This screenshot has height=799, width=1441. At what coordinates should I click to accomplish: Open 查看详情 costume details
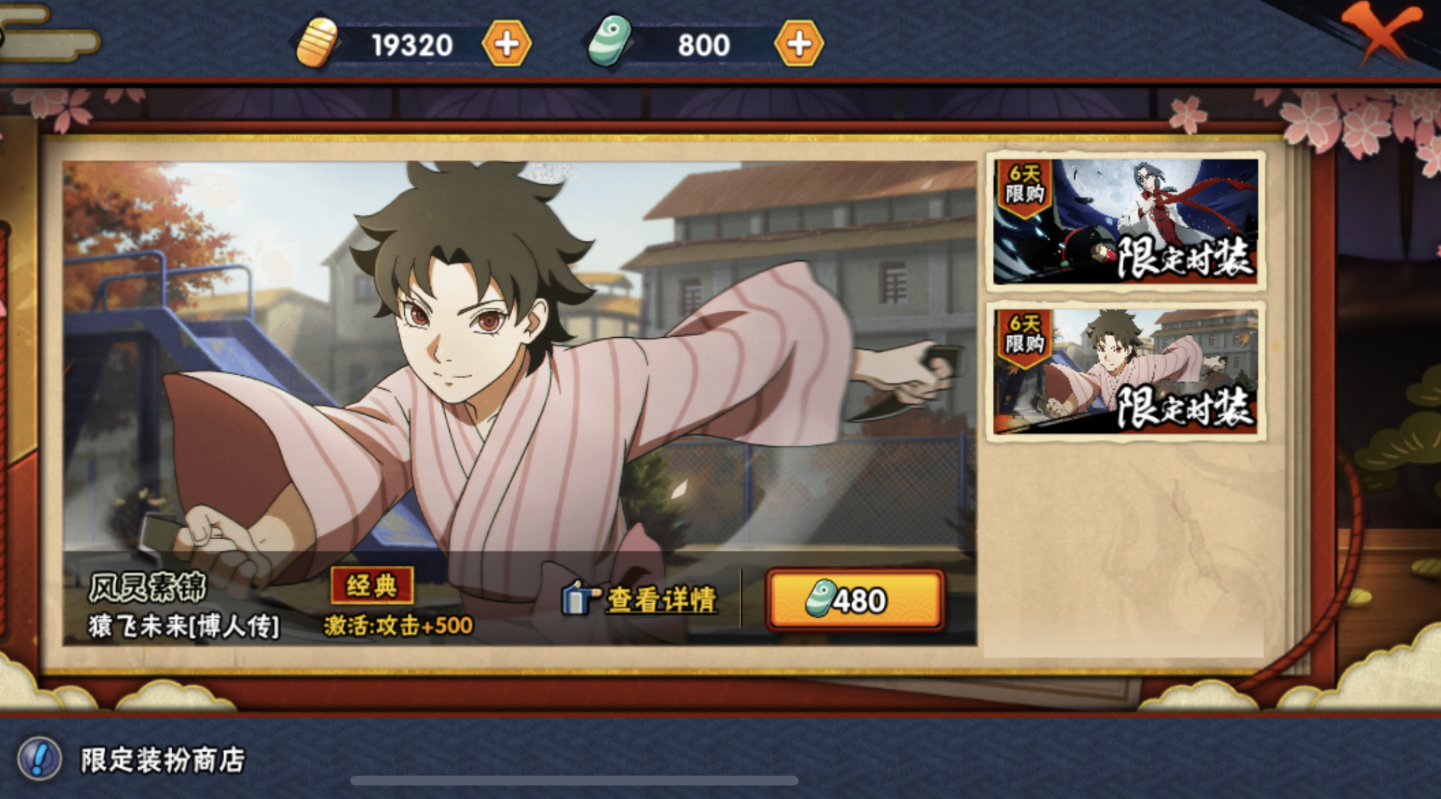click(x=641, y=599)
